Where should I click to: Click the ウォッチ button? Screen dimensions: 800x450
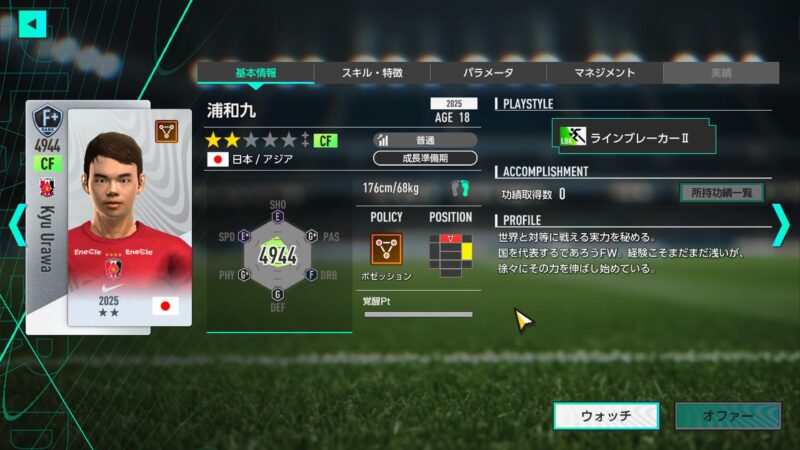[x=606, y=416]
